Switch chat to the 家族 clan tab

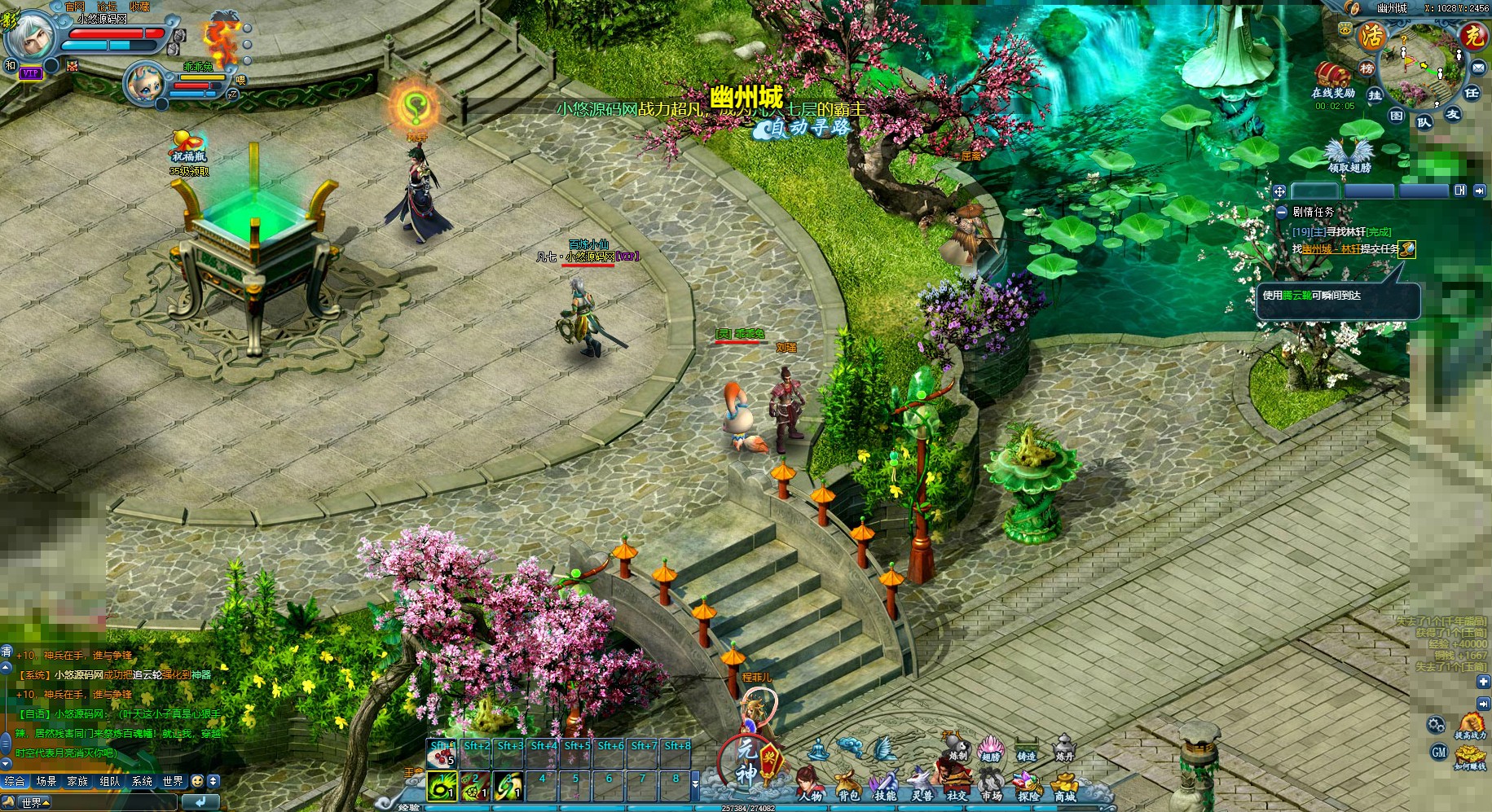pyautogui.click(x=77, y=781)
